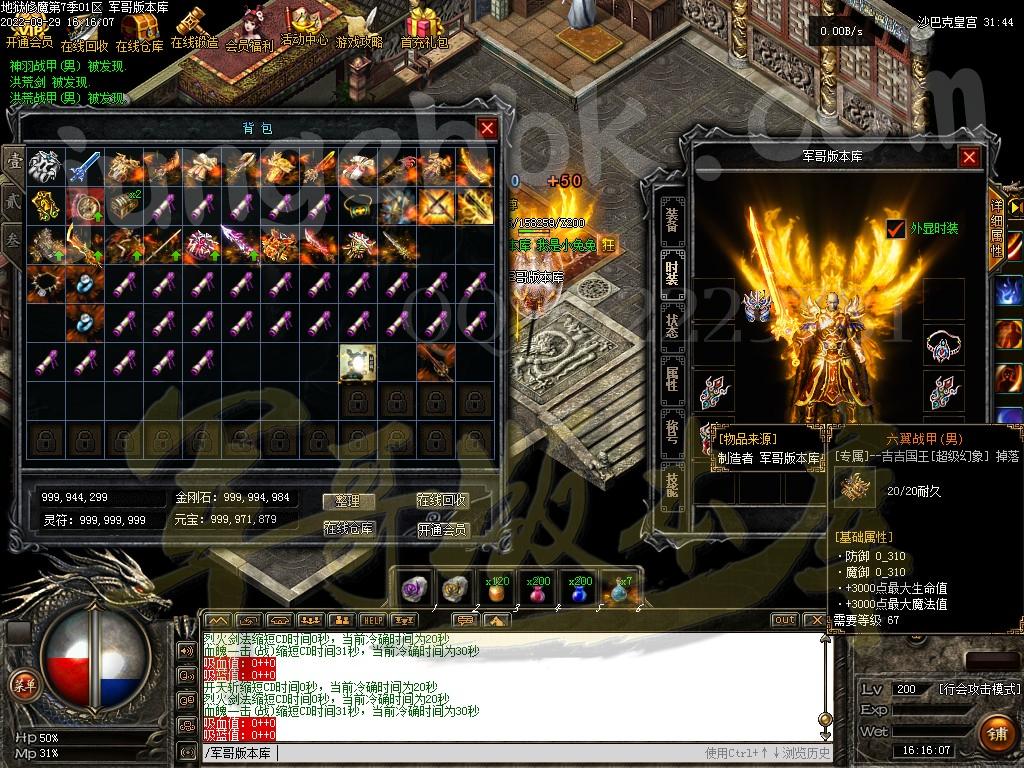This screenshot has width=1024, height=768.
Task: Open 在线仓库 from backpack panel
Action: coord(347,528)
